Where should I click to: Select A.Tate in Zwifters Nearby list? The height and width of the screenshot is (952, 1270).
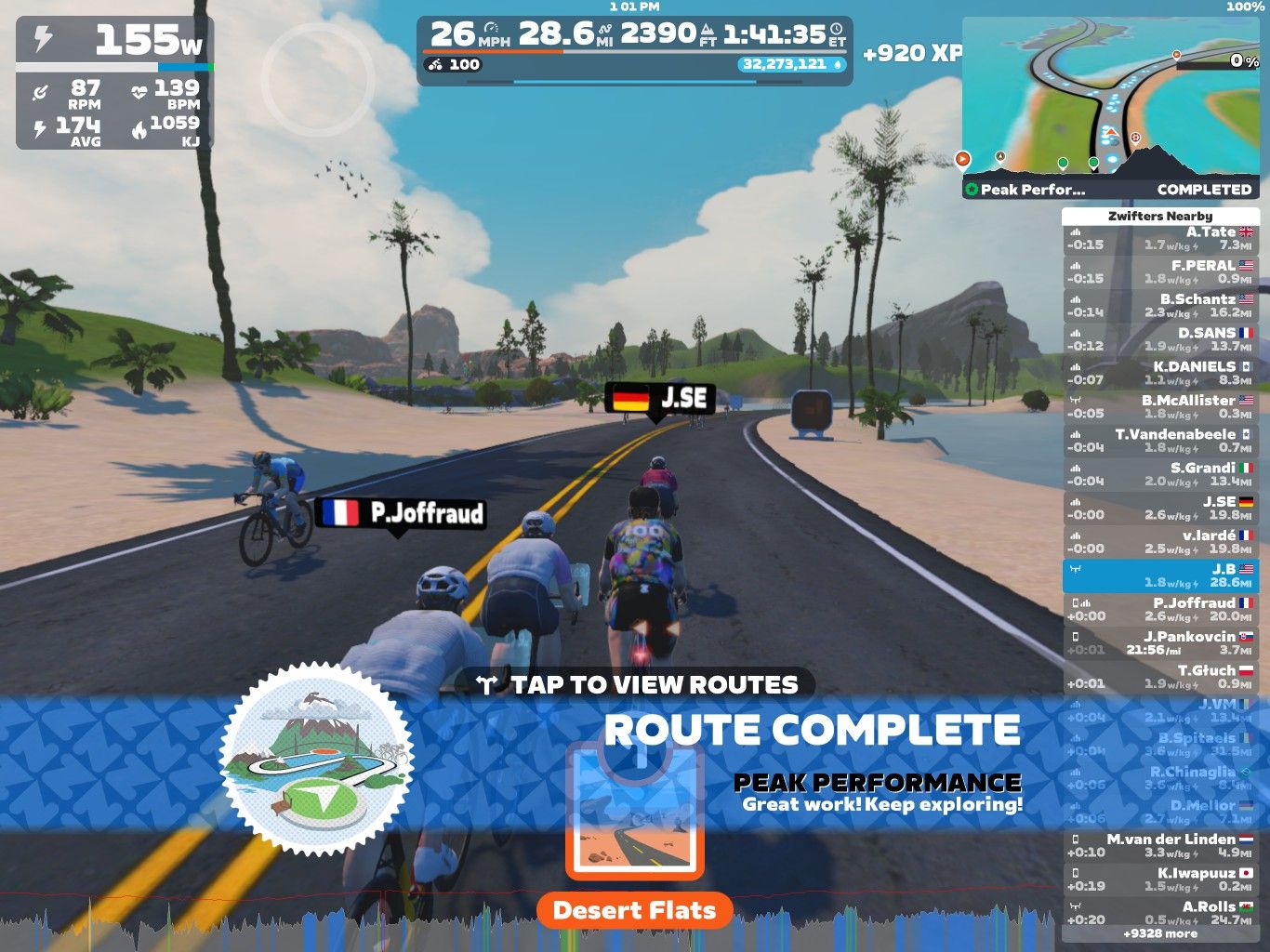click(x=1160, y=239)
